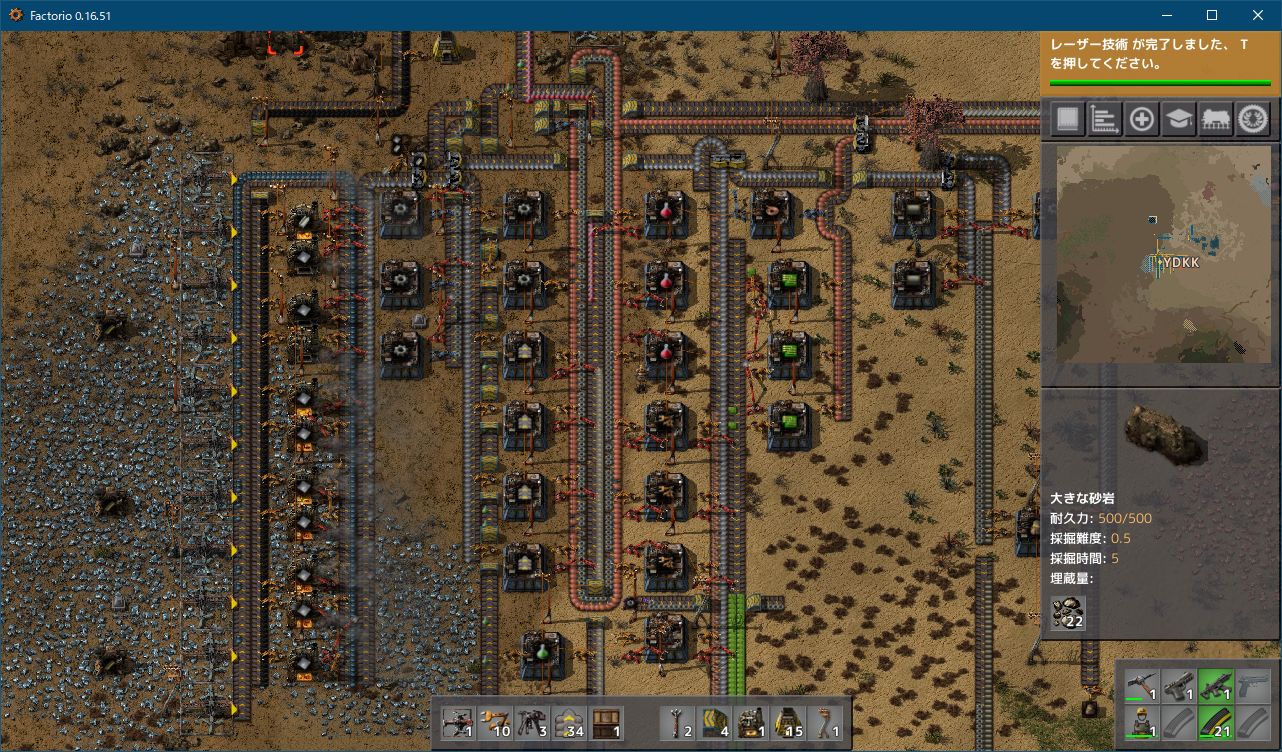Pick the underground belt stack of 15

coord(789,723)
